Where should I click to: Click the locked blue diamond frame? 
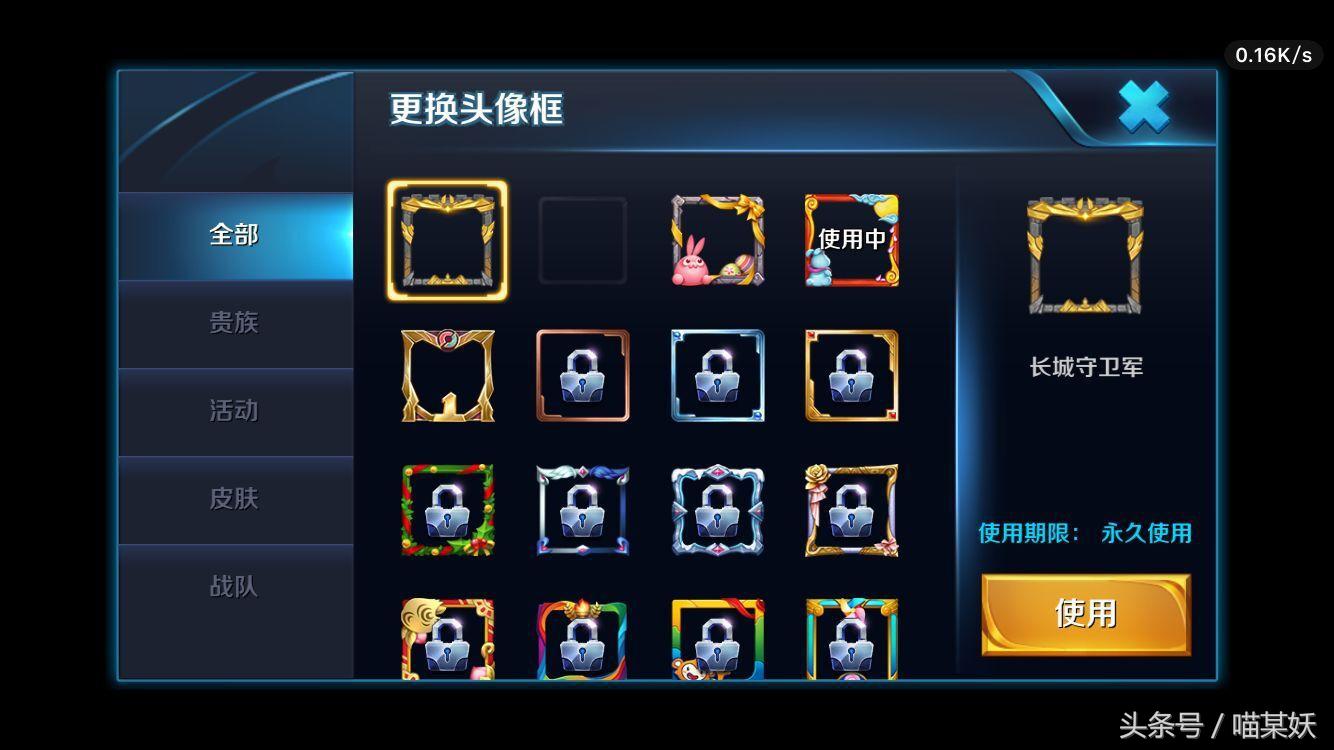[717, 375]
